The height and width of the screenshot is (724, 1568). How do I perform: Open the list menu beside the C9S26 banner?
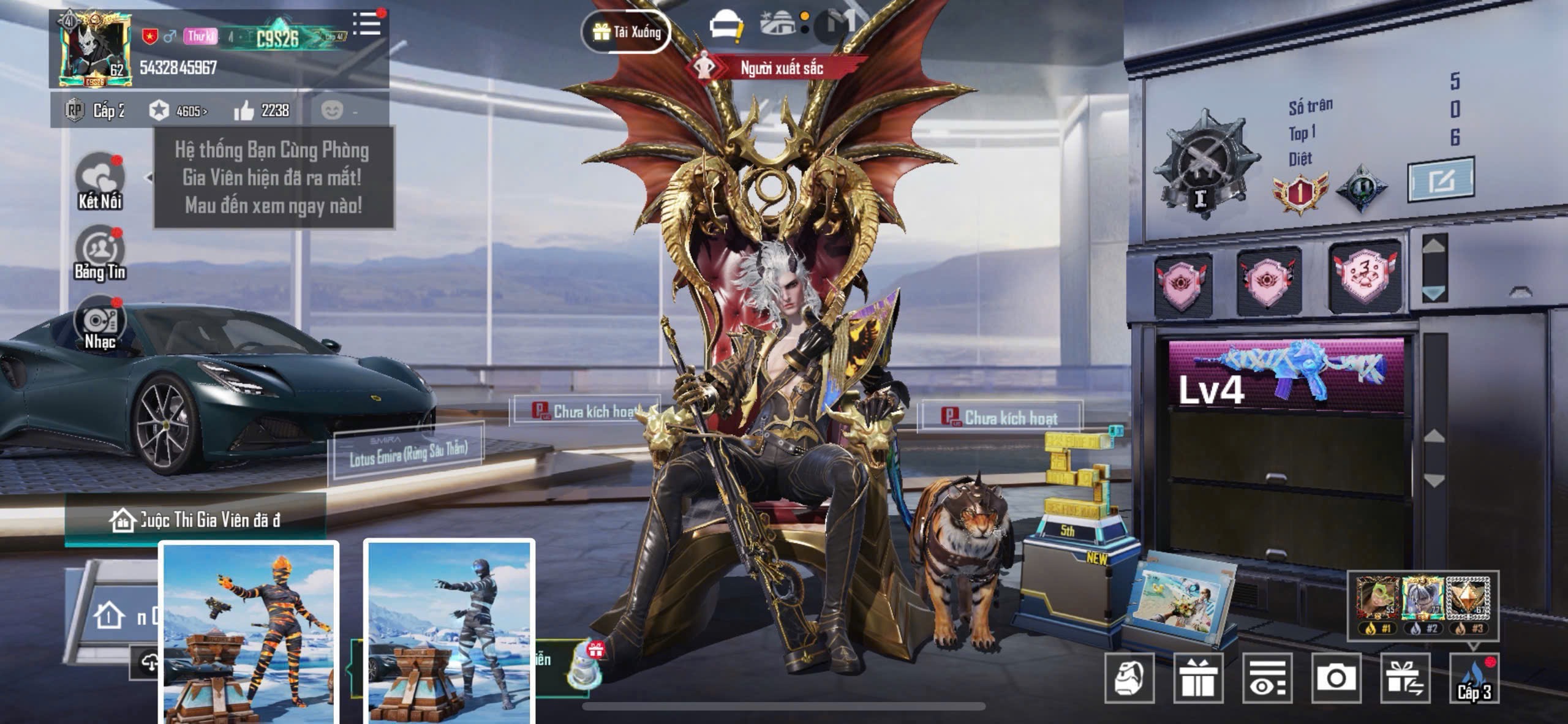pyautogui.click(x=367, y=25)
